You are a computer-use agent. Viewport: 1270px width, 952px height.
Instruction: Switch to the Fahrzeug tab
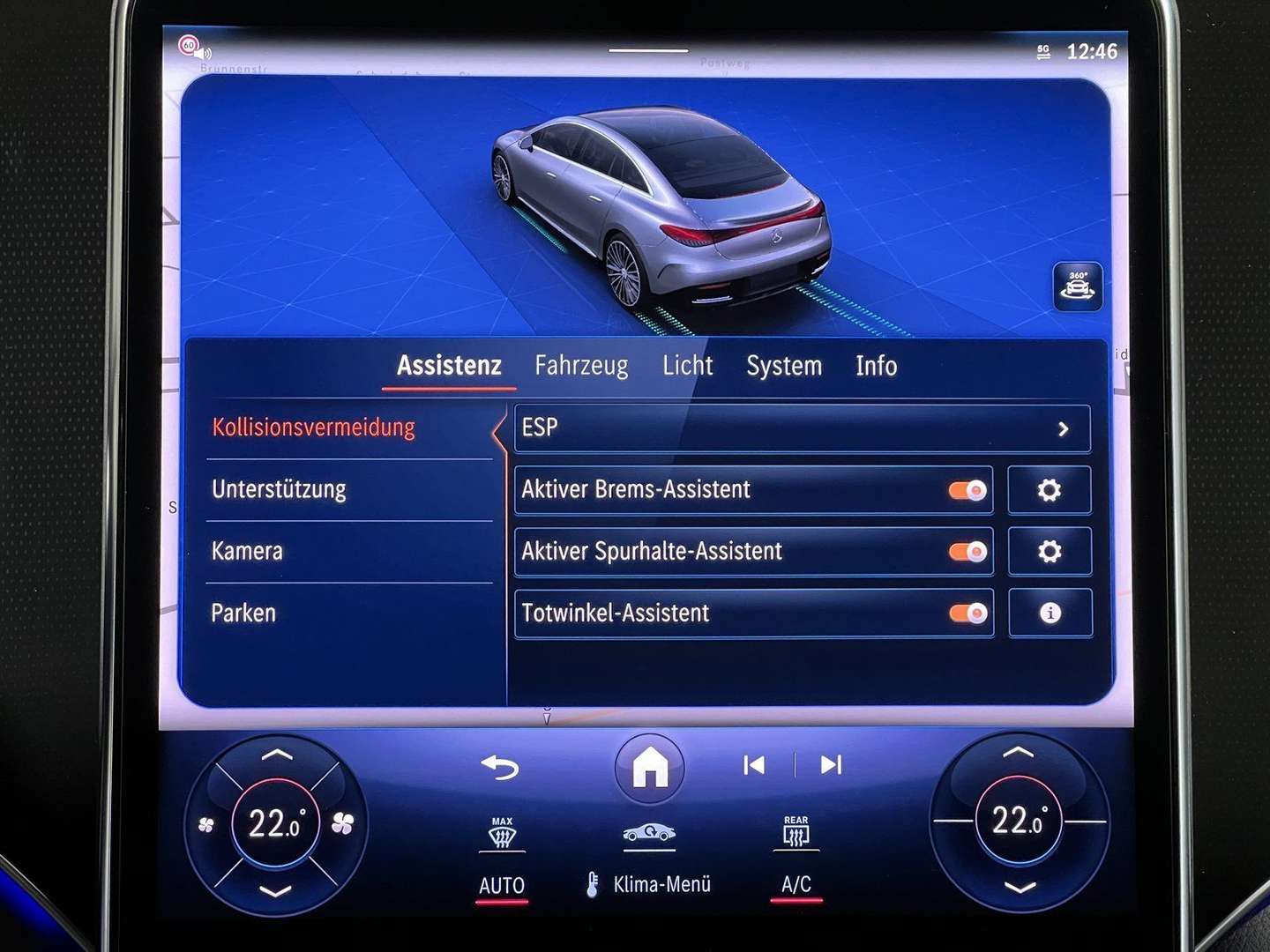[x=580, y=365]
